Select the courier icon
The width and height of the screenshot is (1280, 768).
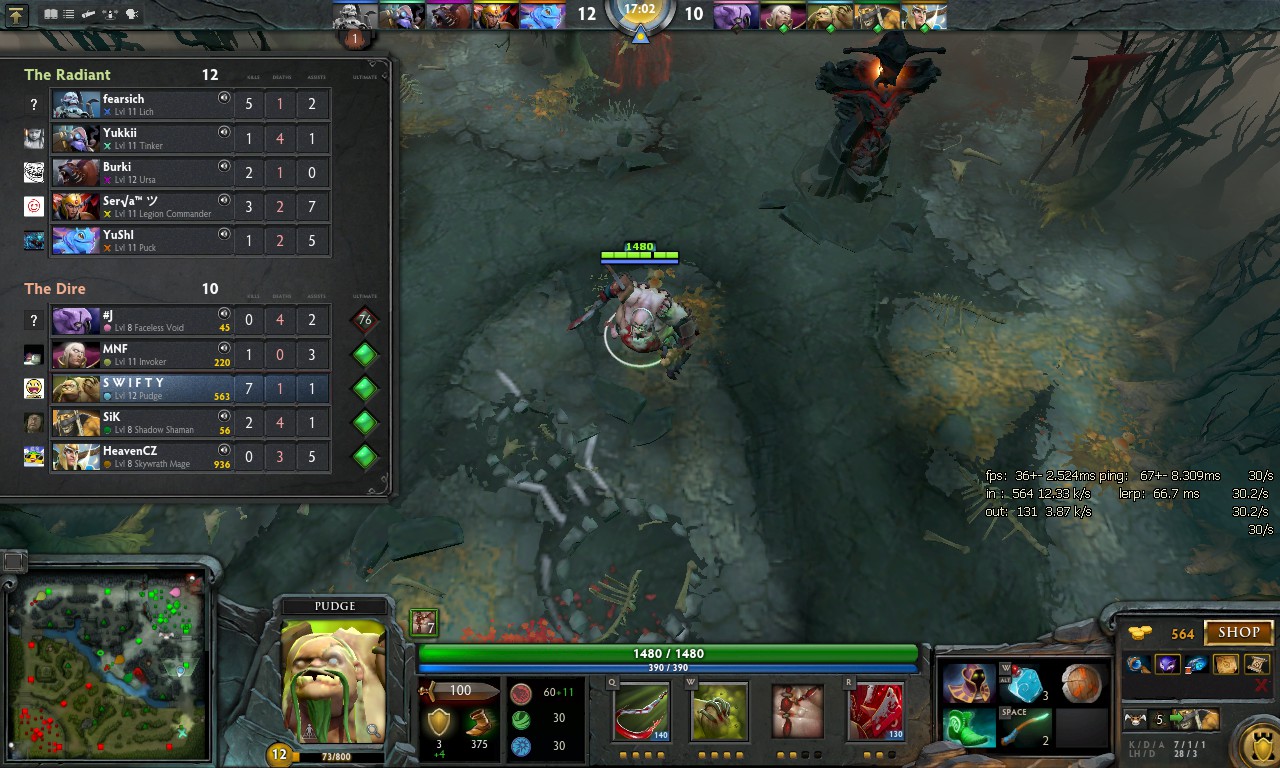click(1136, 719)
